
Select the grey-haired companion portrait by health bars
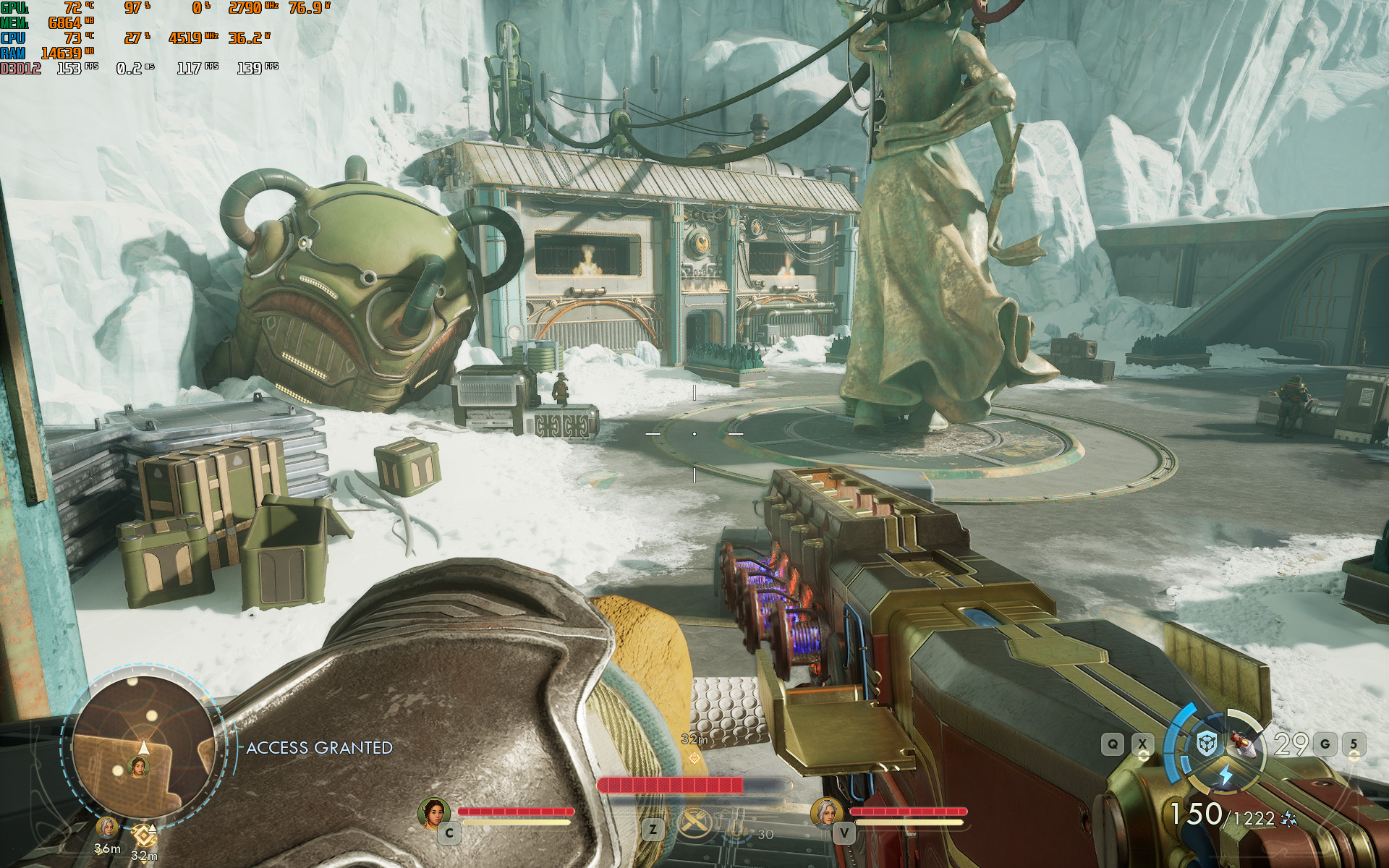[826, 812]
